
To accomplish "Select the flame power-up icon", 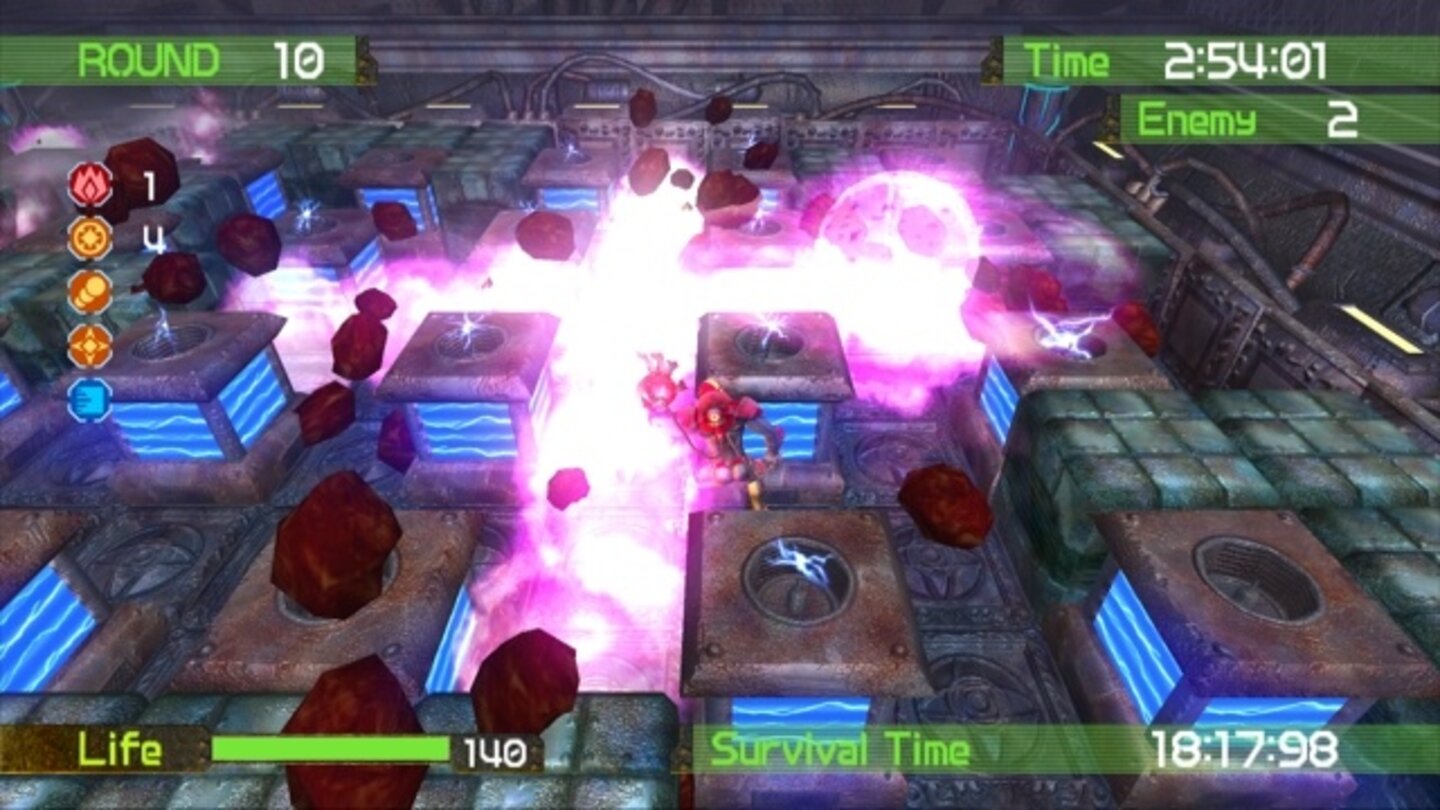I will (x=88, y=183).
